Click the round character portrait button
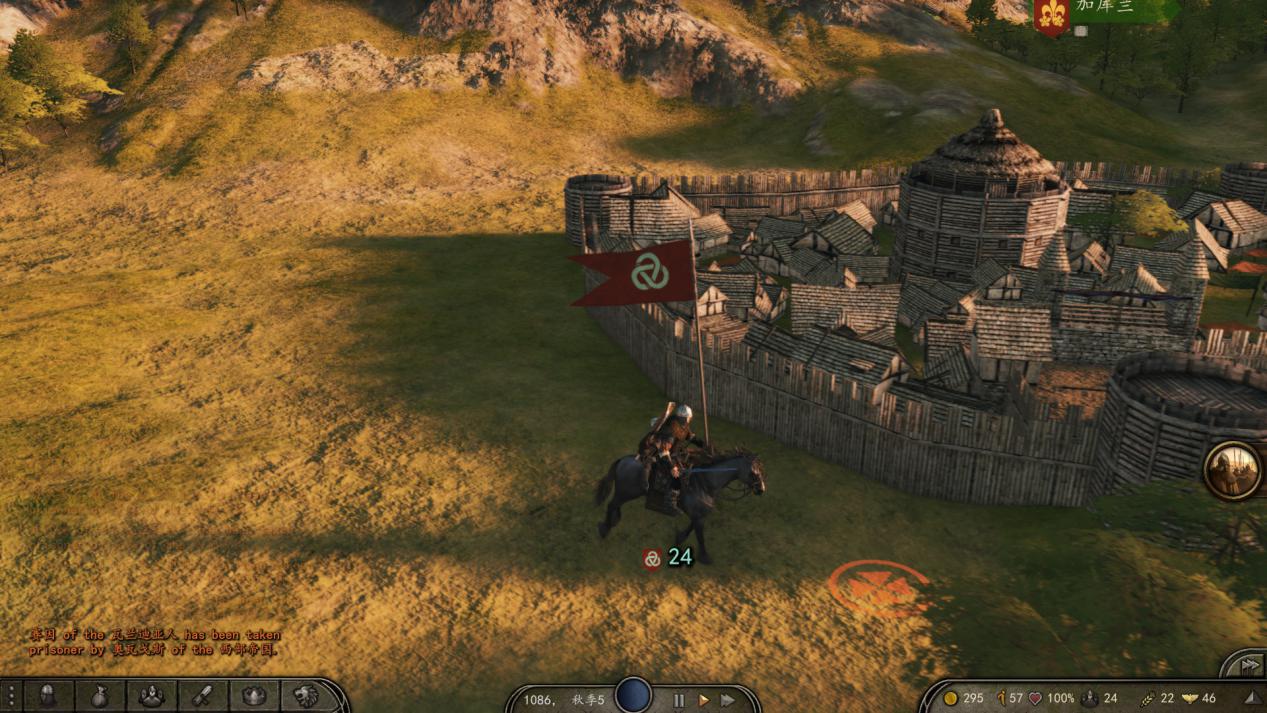The image size is (1267, 713). tap(1232, 470)
